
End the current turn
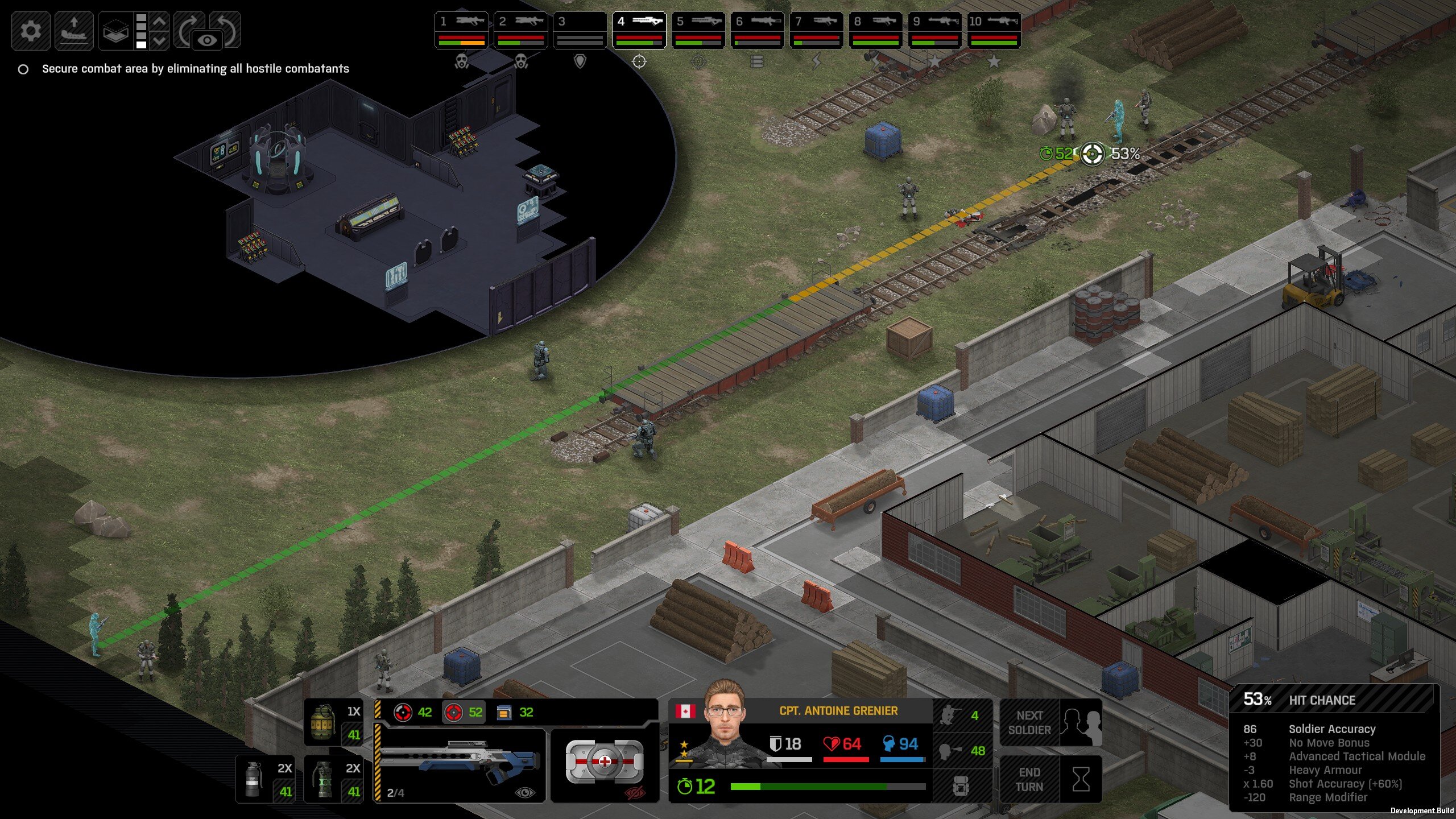pos(1050,779)
